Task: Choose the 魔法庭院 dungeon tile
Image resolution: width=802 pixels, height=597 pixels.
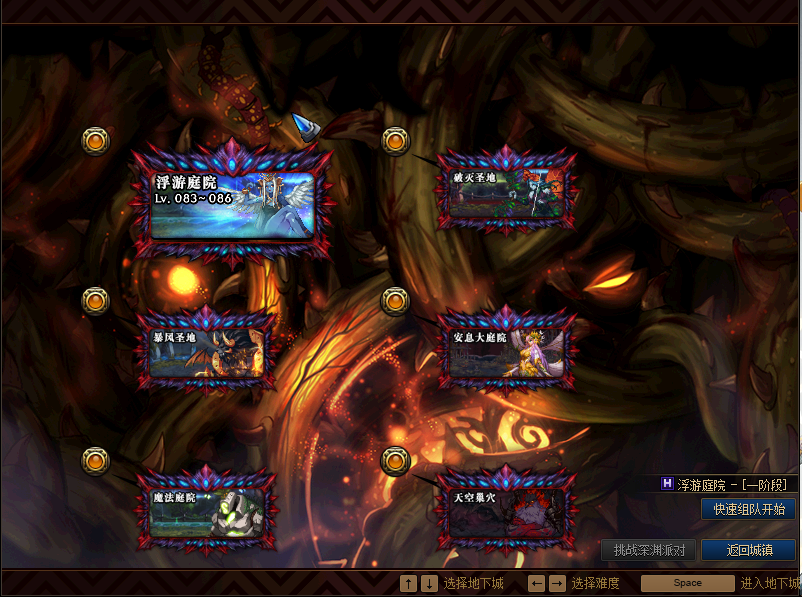Action: point(208,511)
